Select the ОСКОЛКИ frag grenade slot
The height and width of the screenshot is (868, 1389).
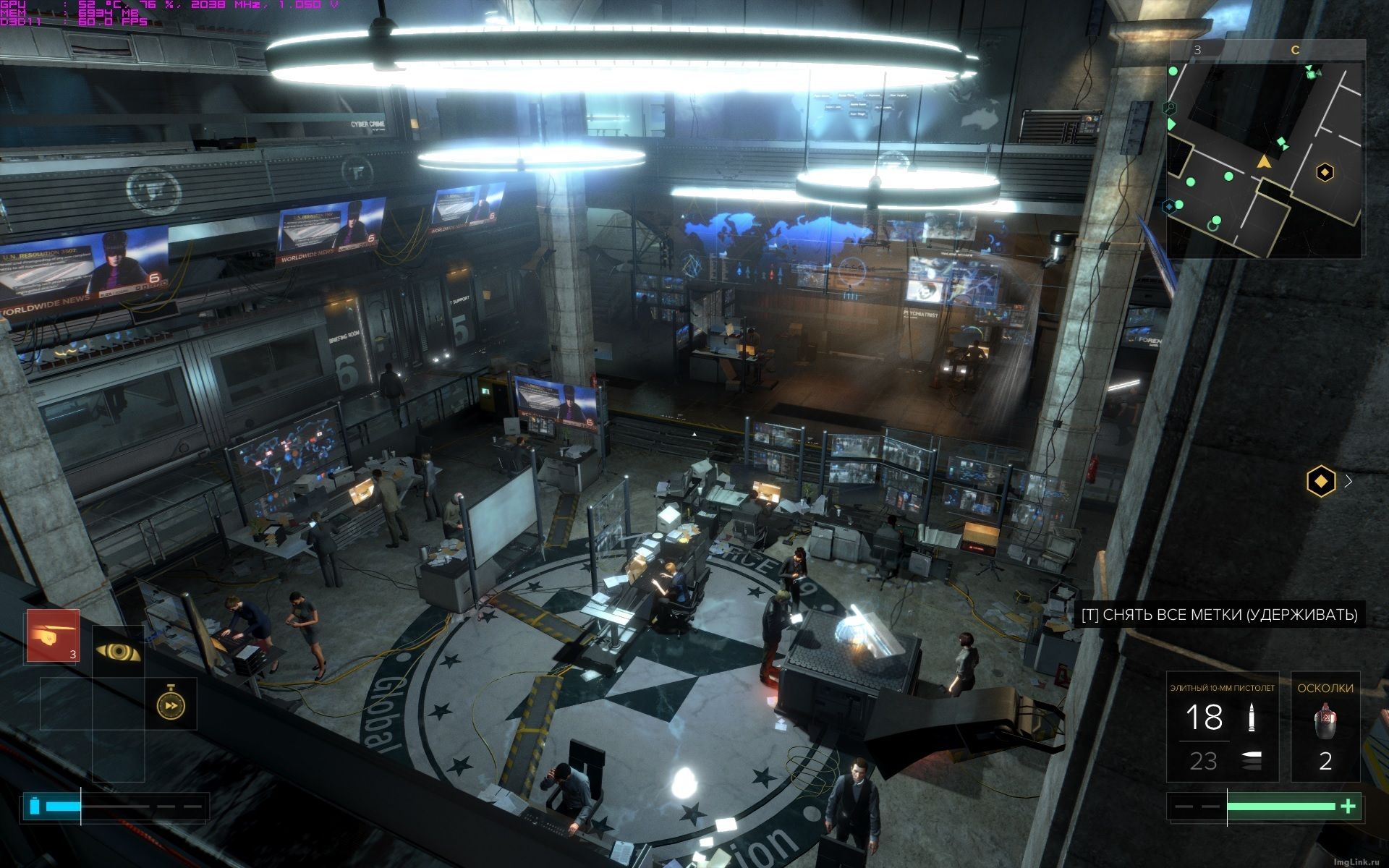pyautogui.click(x=1325, y=736)
